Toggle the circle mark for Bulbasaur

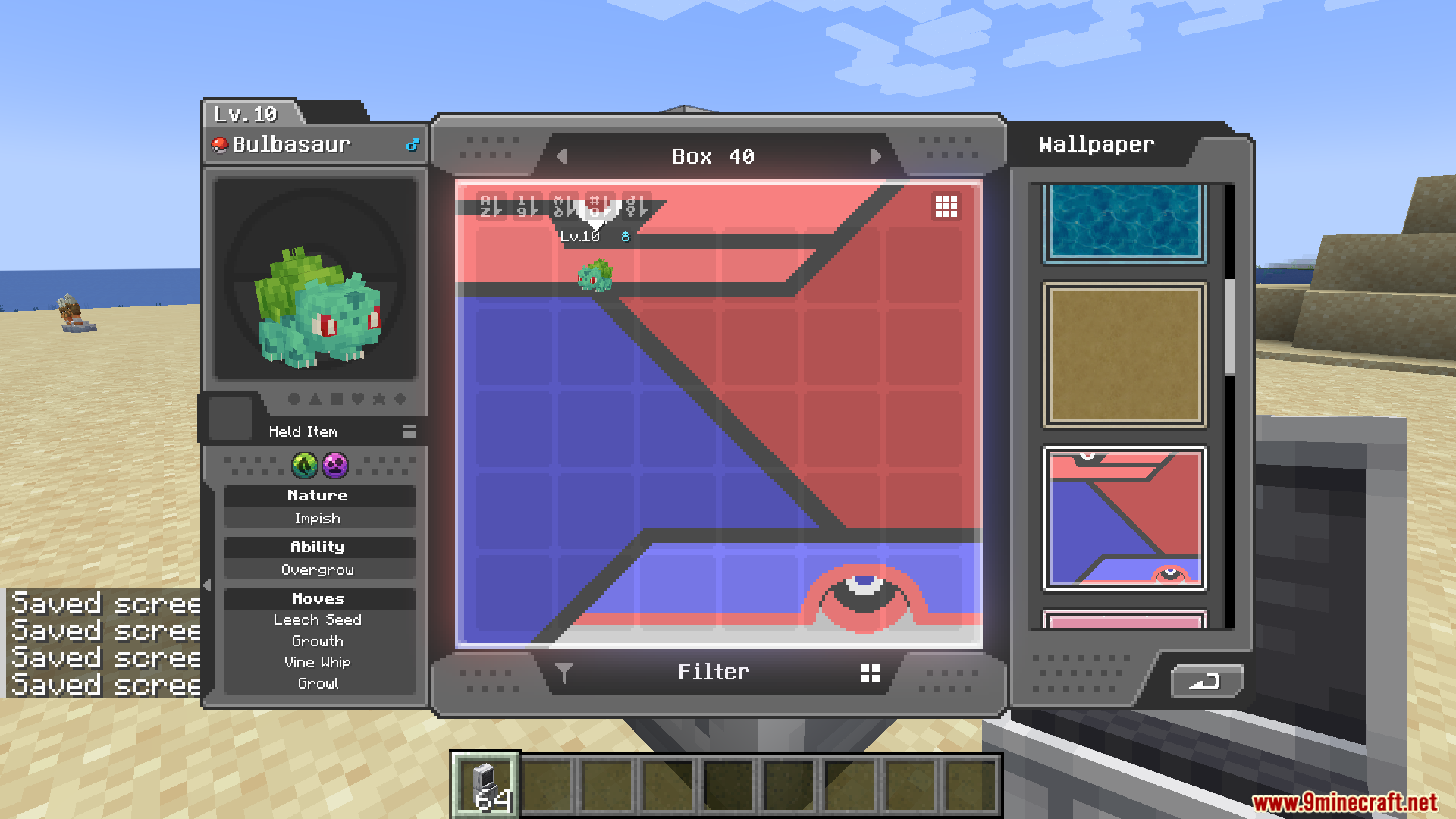tap(293, 400)
